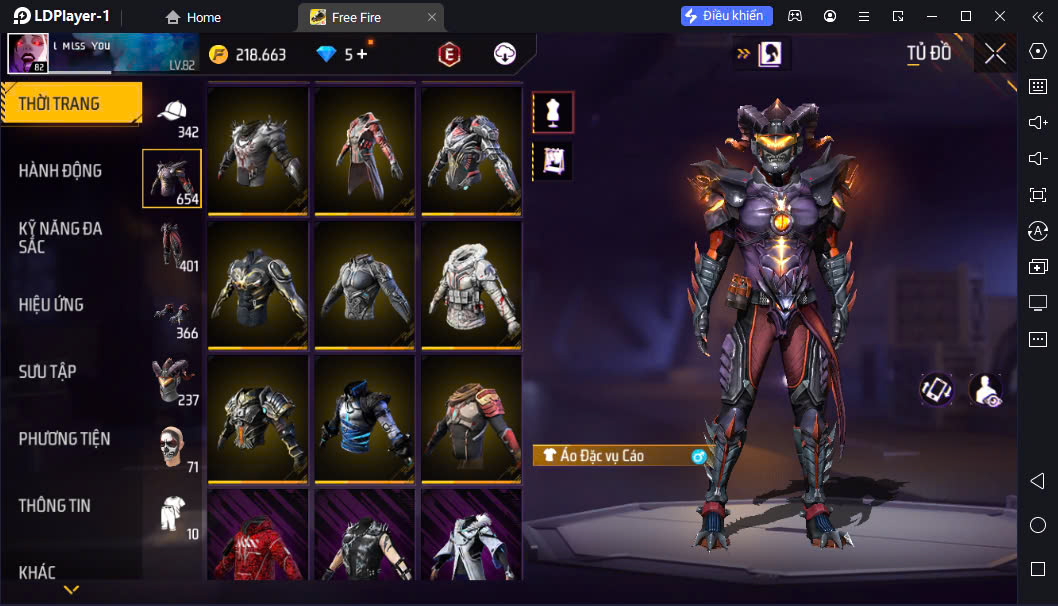
Task: Pick the white outfit set subcategory showing 10
Action: click(x=173, y=514)
